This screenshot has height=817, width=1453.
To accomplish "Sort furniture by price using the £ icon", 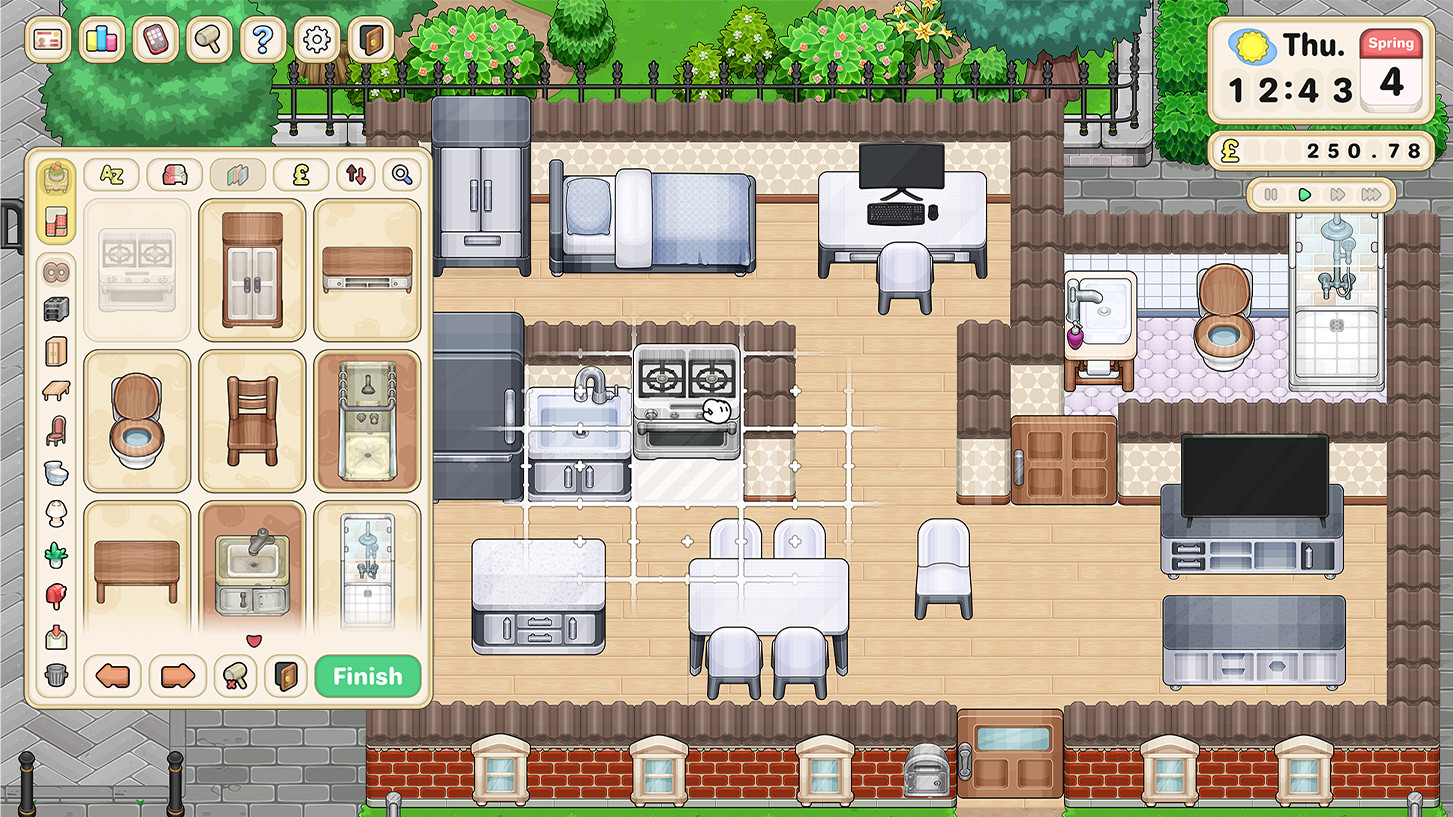I will click(x=299, y=174).
